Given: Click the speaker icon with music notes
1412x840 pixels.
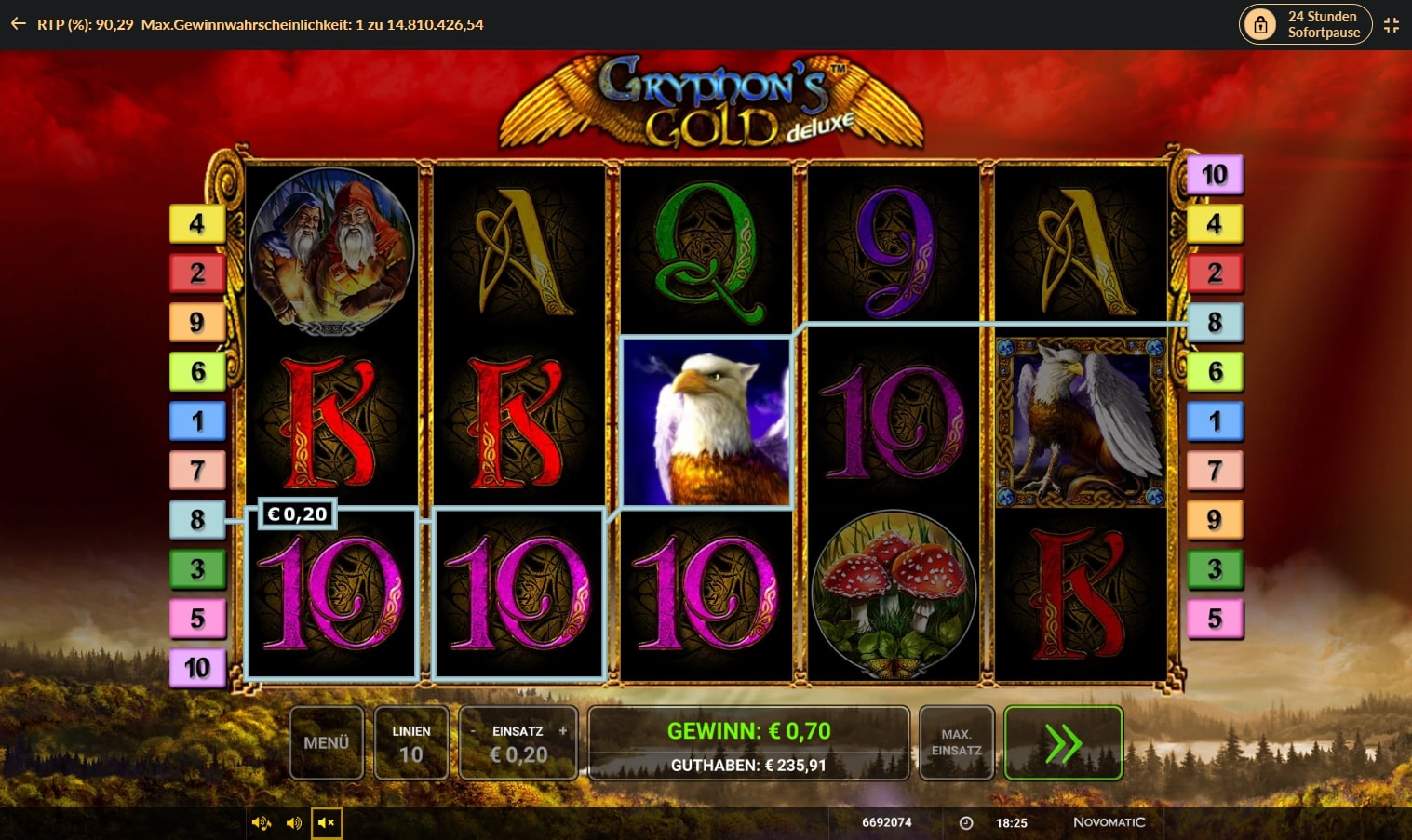Looking at the screenshot, I should point(262,822).
